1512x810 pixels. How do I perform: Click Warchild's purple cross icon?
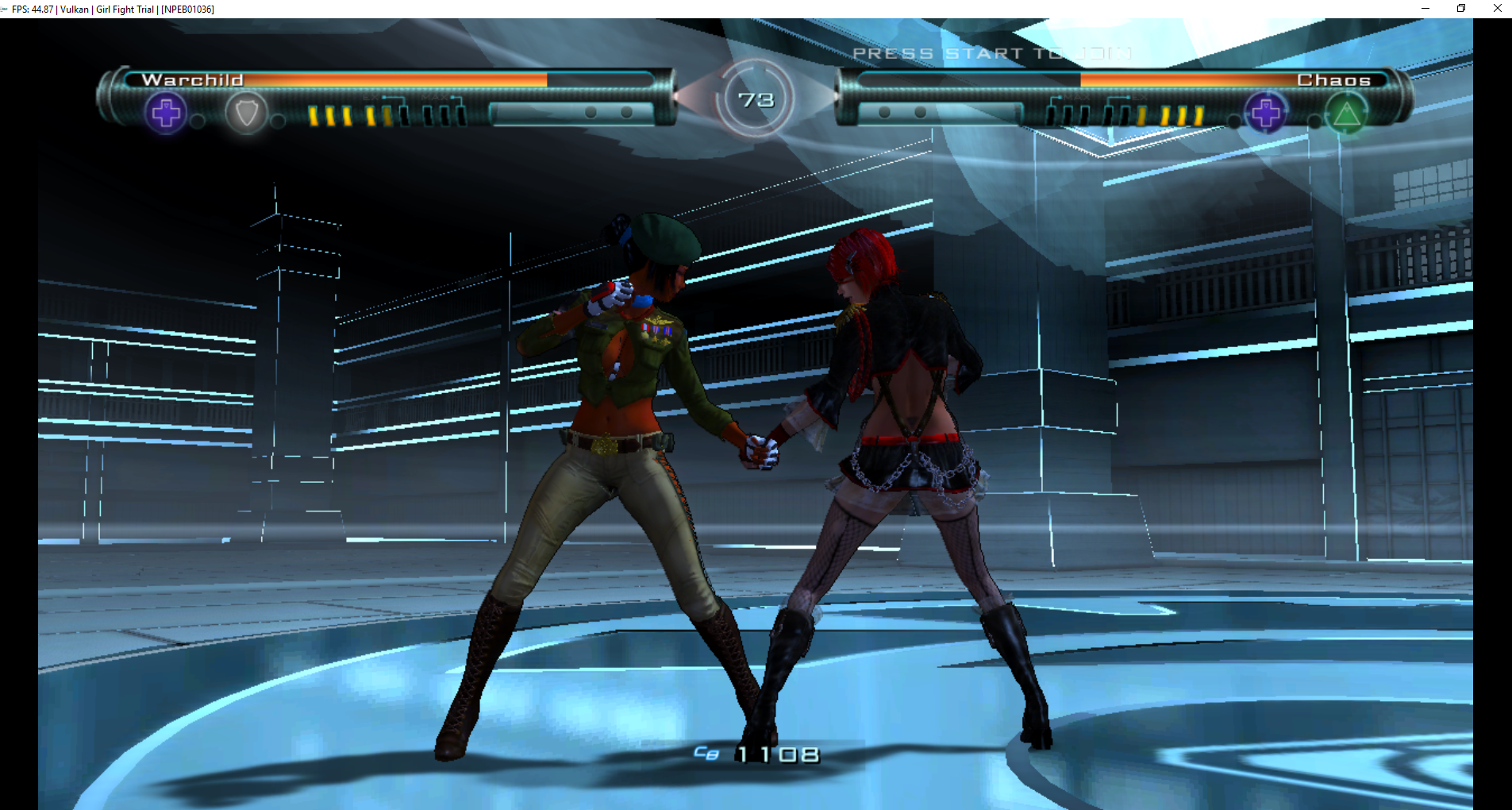pos(166,113)
